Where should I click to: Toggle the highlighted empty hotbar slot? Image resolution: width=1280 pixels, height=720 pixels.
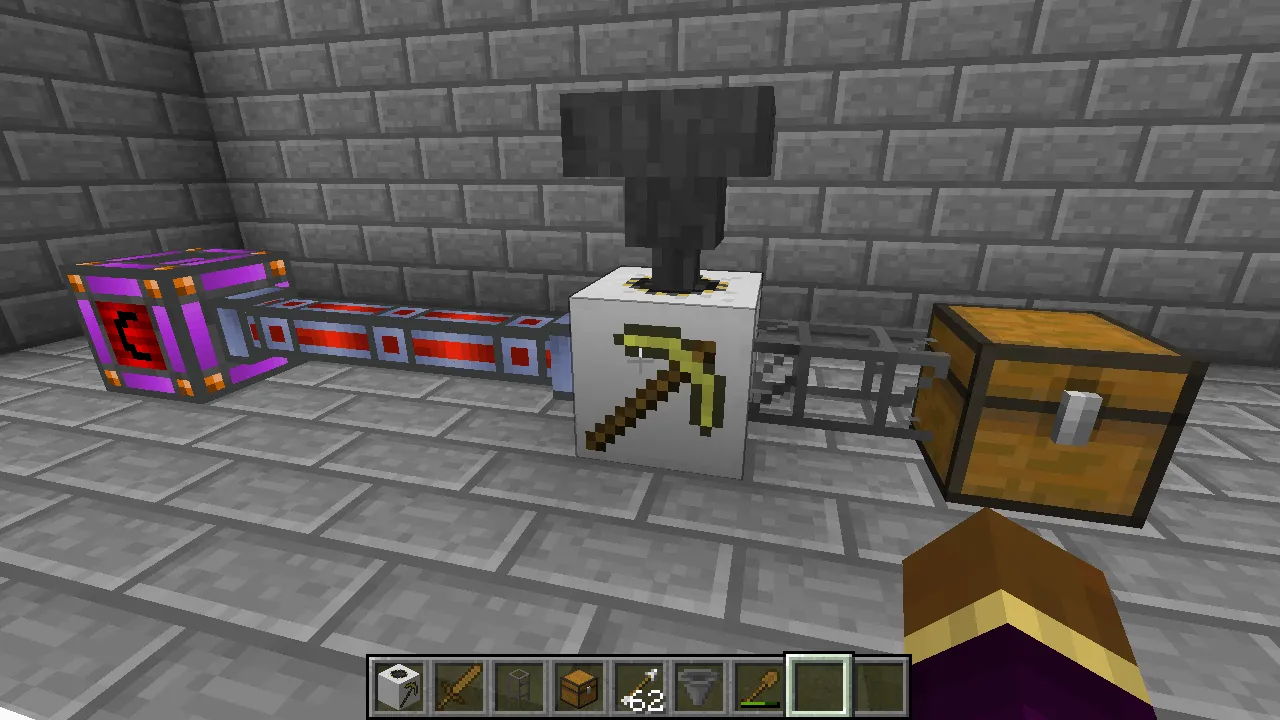819,683
